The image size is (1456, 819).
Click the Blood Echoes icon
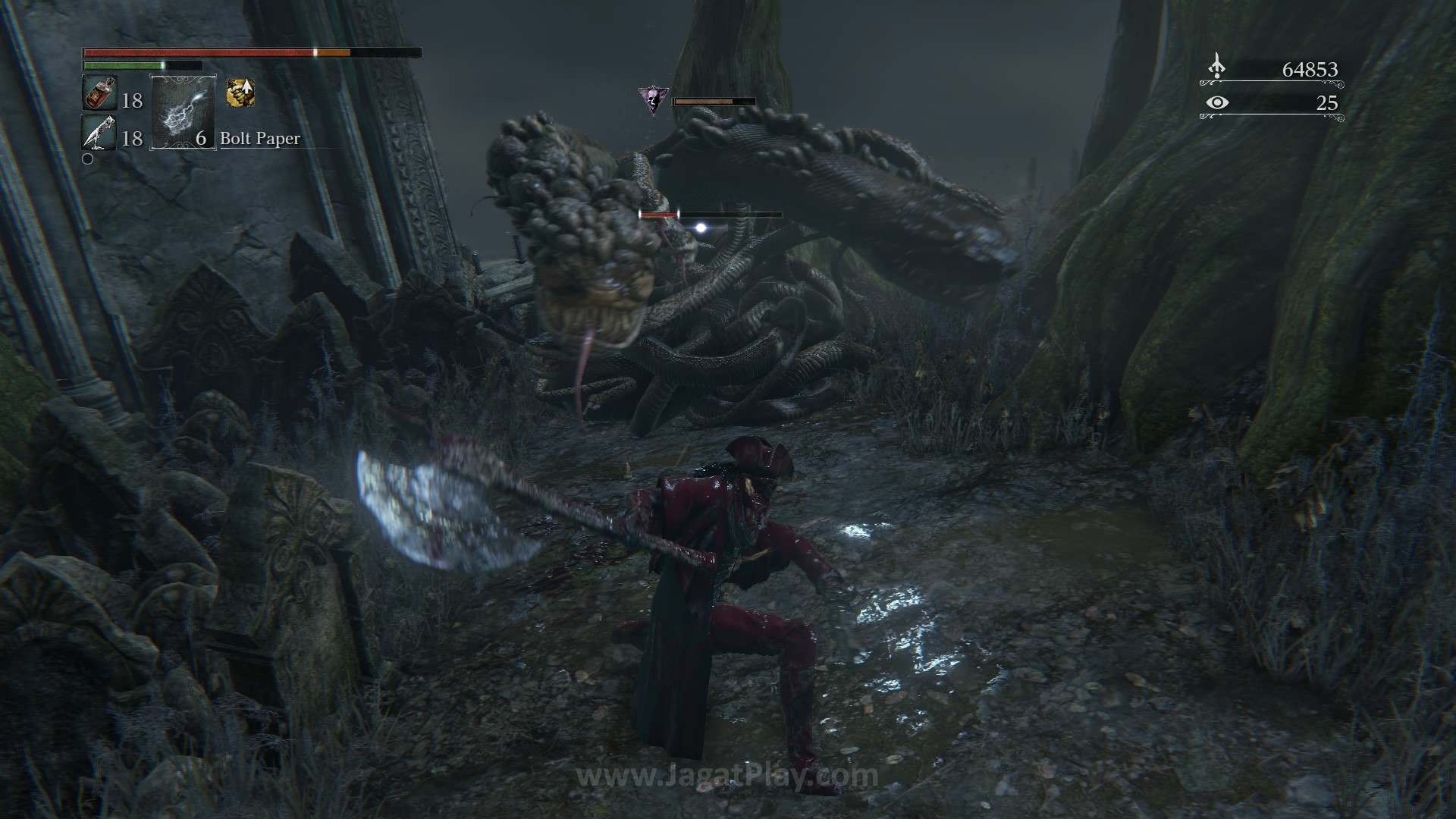[x=1216, y=67]
